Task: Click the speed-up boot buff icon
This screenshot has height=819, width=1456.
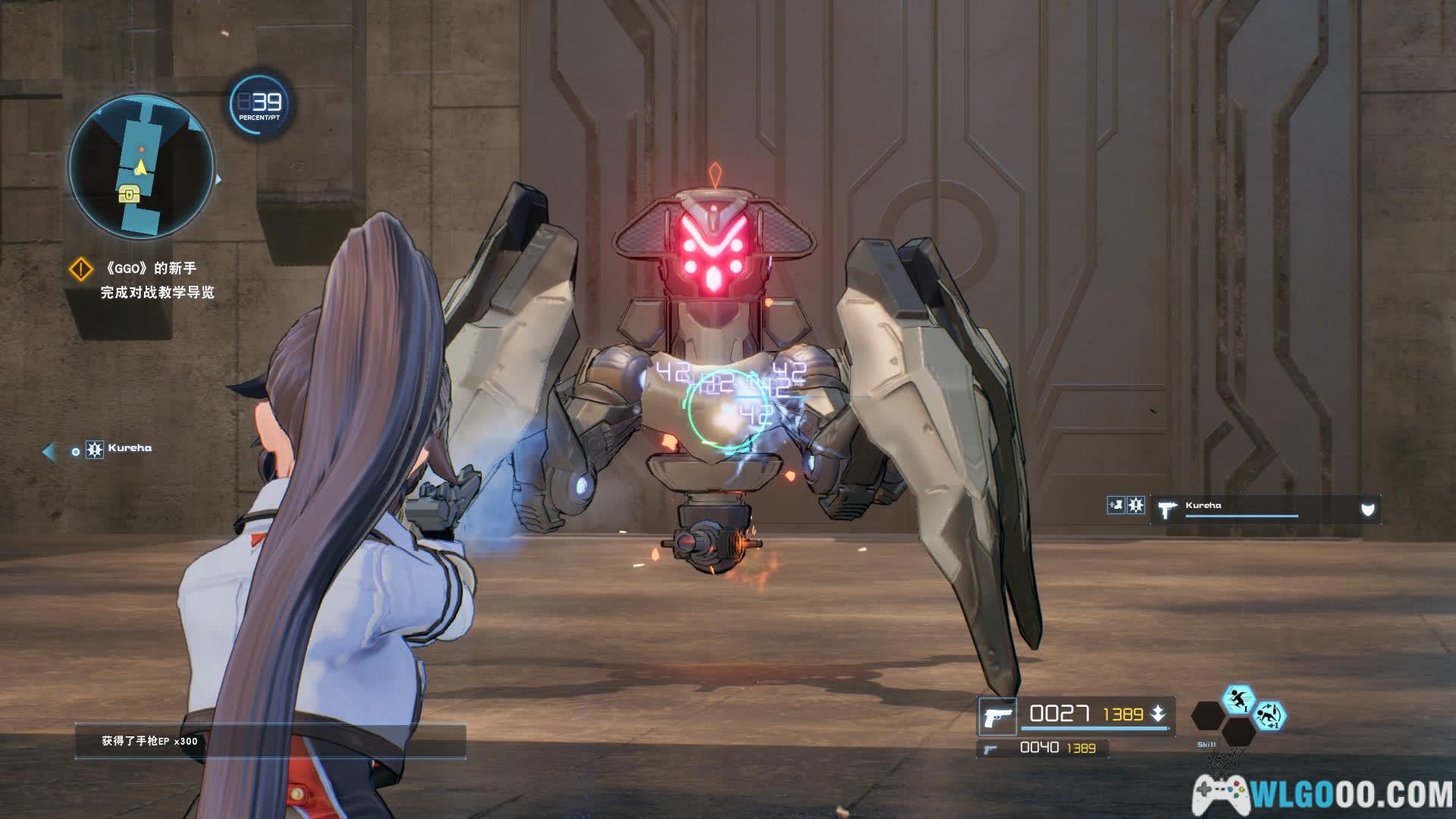Action: (x=1116, y=505)
